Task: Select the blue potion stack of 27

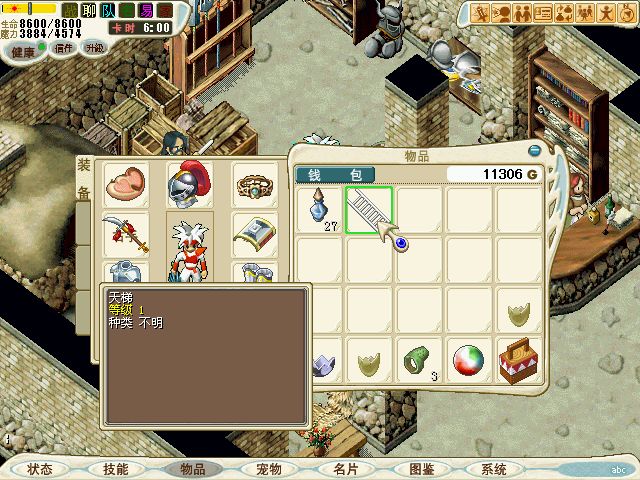Action: coord(319,210)
